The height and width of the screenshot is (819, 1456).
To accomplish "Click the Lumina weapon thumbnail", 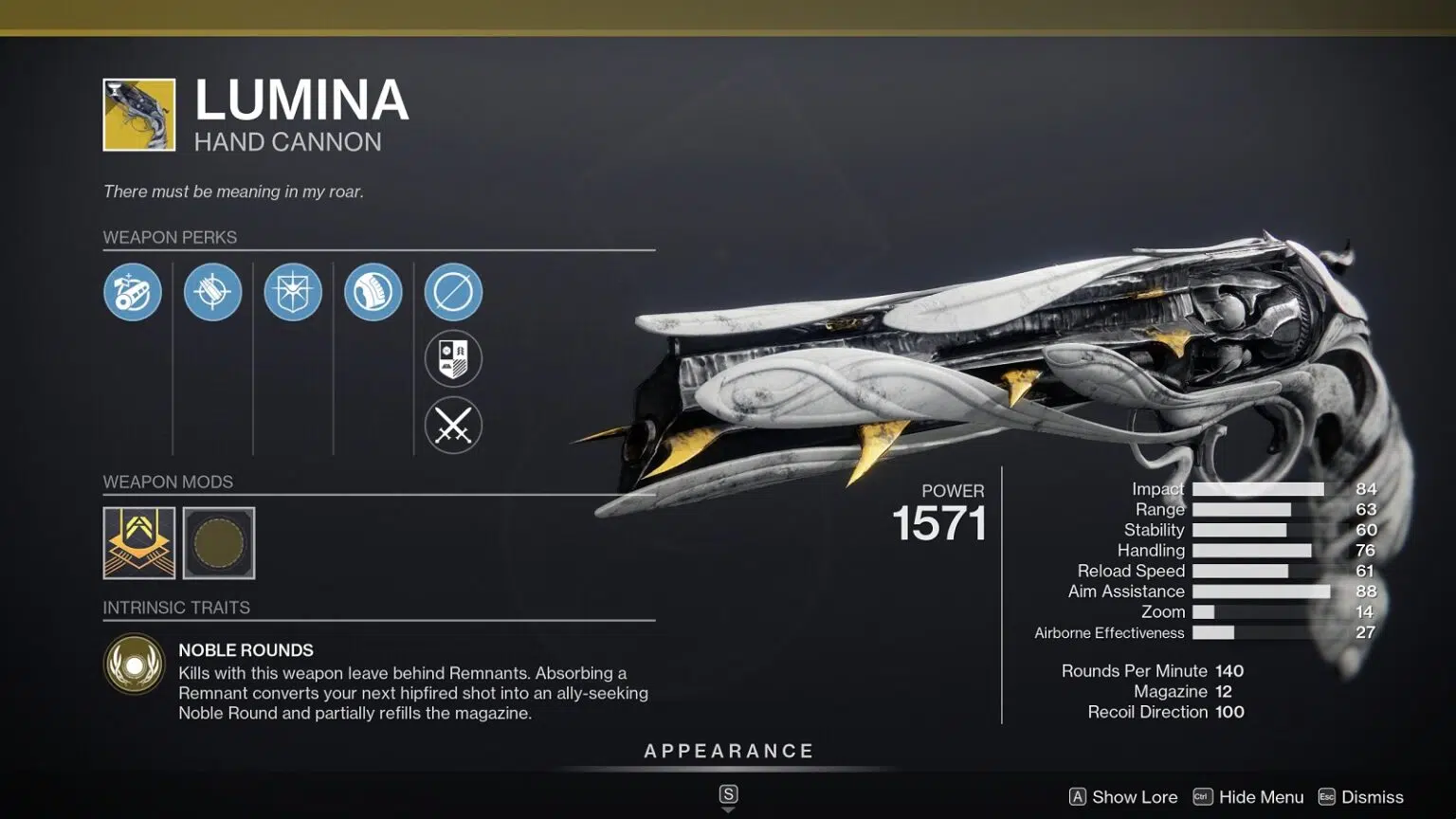I will pyautogui.click(x=139, y=115).
